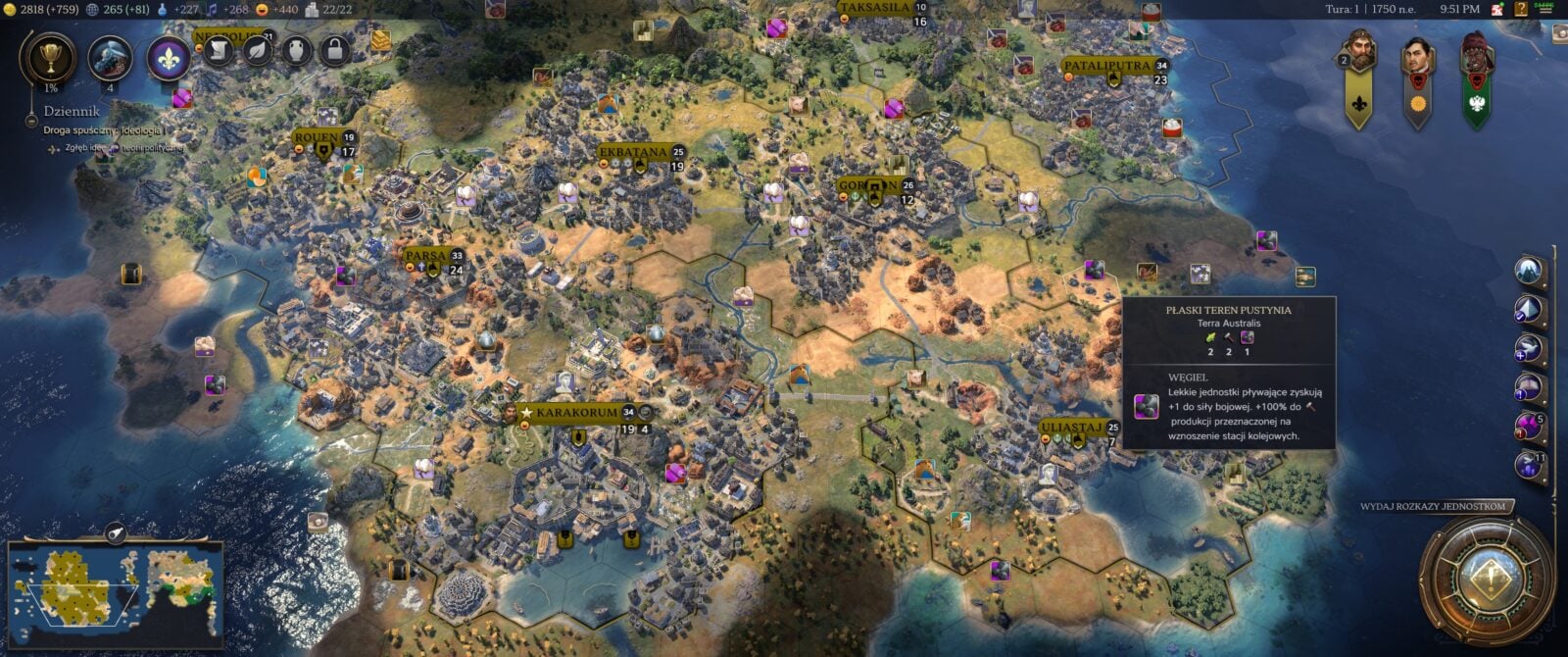Open the question mark help book
The height and width of the screenshot is (657, 1568).
tap(1521, 10)
